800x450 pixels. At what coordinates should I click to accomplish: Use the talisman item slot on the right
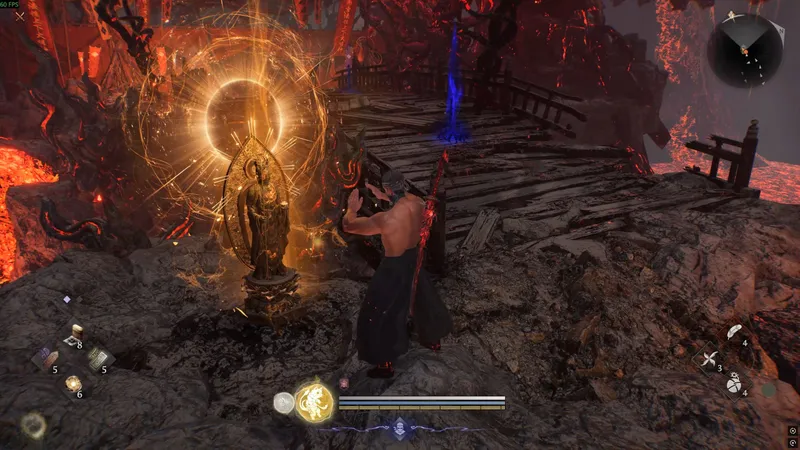pyautogui.click(x=99, y=358)
